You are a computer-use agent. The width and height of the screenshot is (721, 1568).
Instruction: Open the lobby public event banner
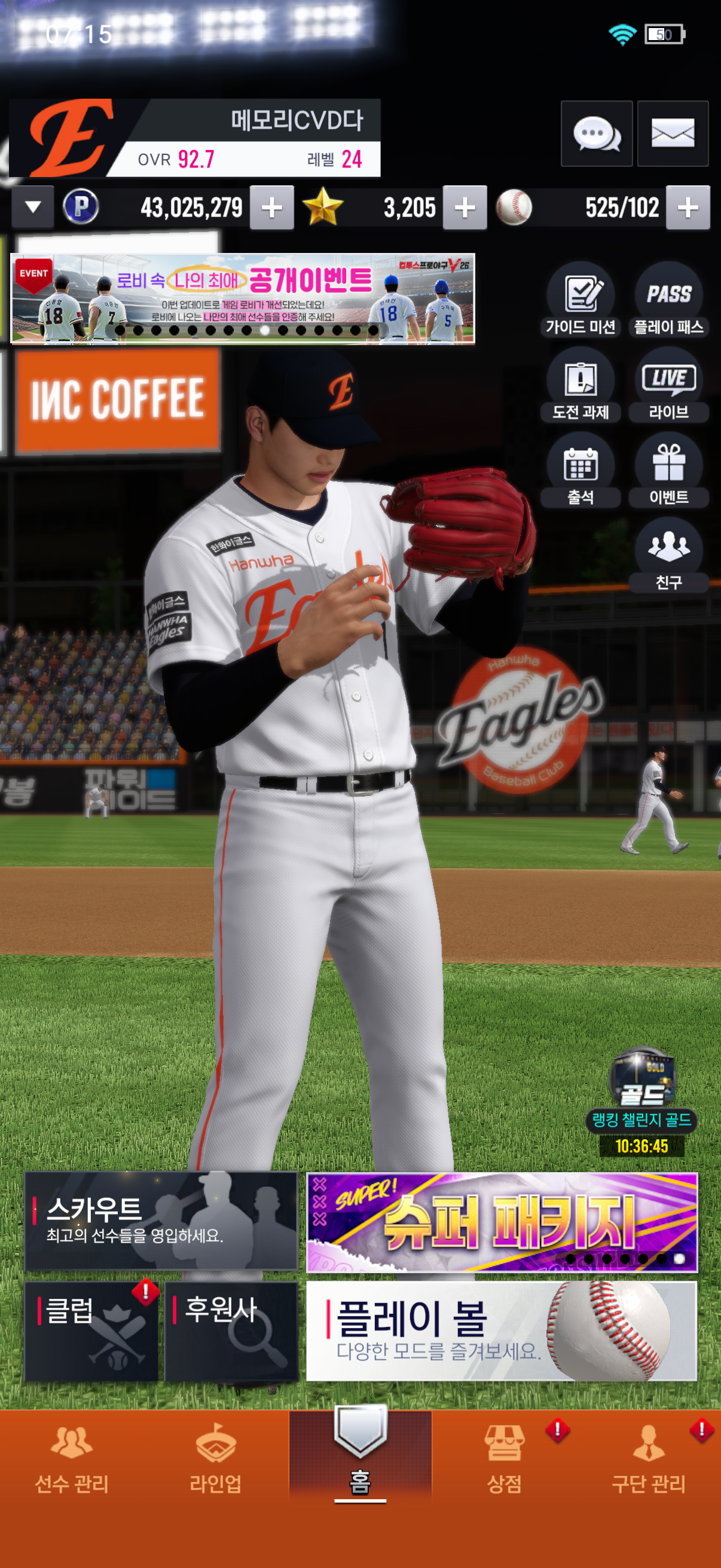(x=242, y=298)
